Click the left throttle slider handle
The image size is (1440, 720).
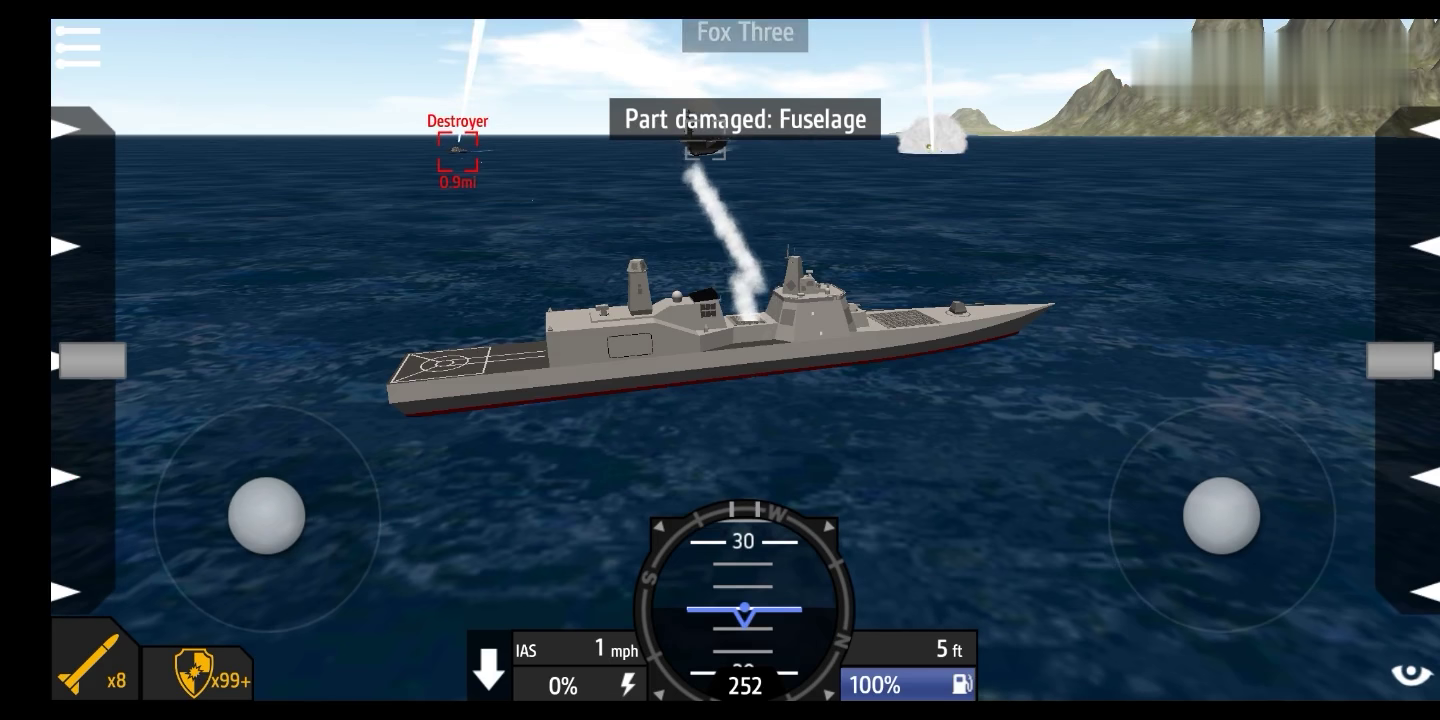[92, 360]
